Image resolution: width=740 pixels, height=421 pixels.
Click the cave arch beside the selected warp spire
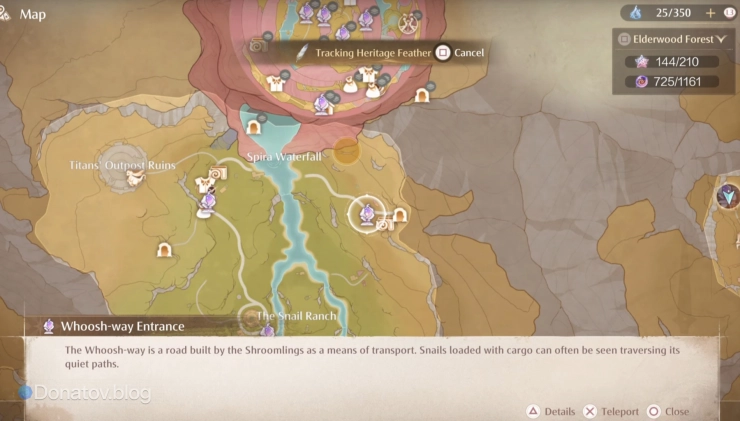(x=400, y=214)
